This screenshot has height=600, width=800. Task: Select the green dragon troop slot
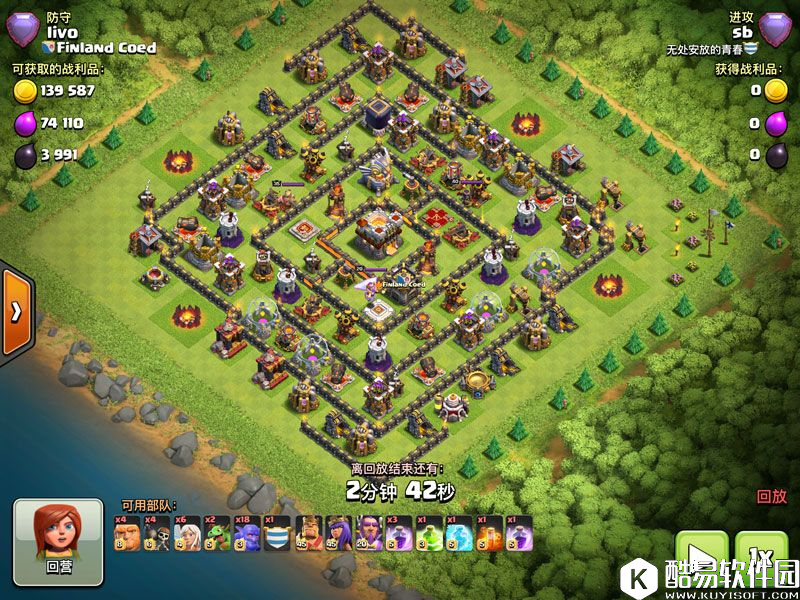coord(217,534)
